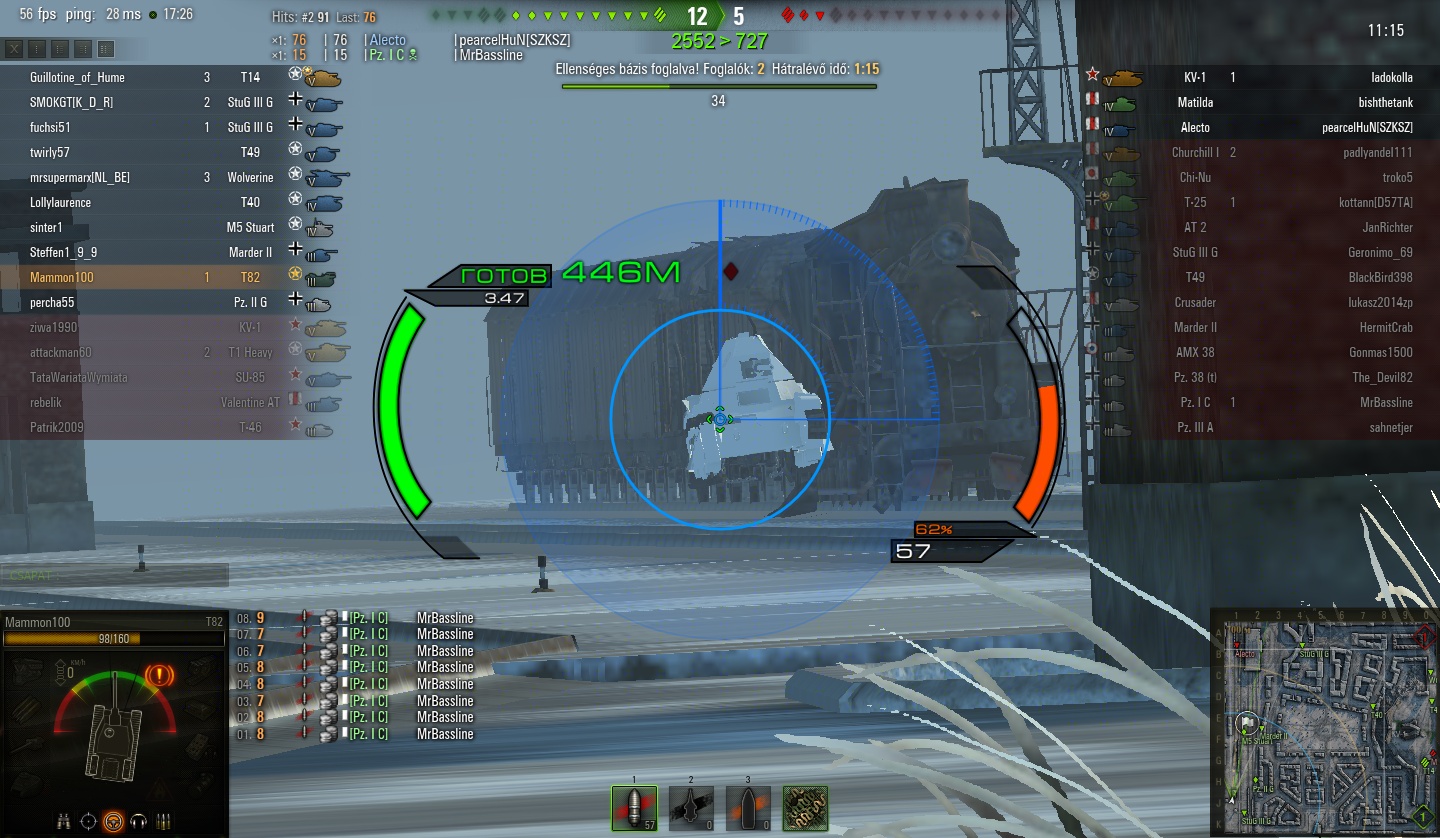Viewport: 1440px width, 838px height.
Task: Select the empty HE shell slot 3
Action: [x=747, y=808]
